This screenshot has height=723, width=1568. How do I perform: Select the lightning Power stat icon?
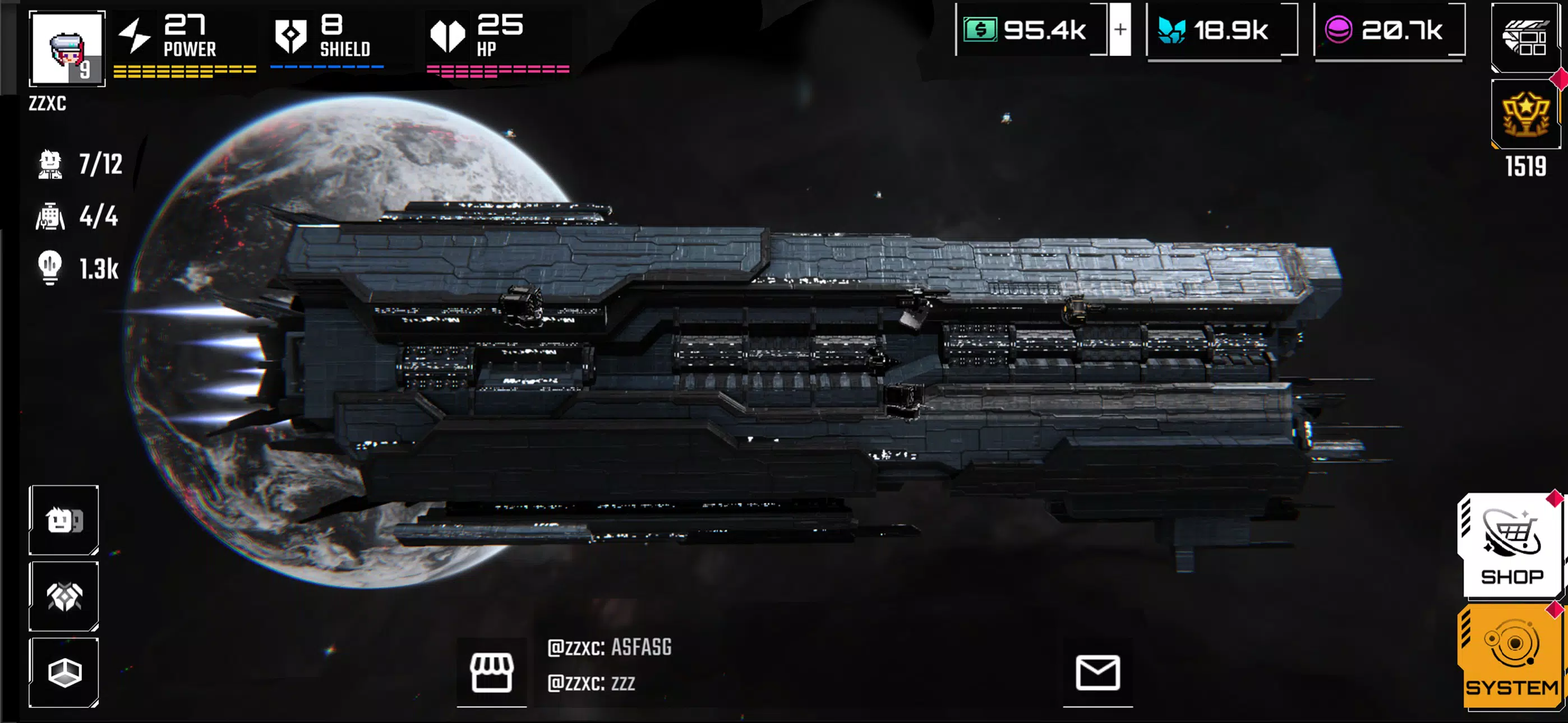136,35
